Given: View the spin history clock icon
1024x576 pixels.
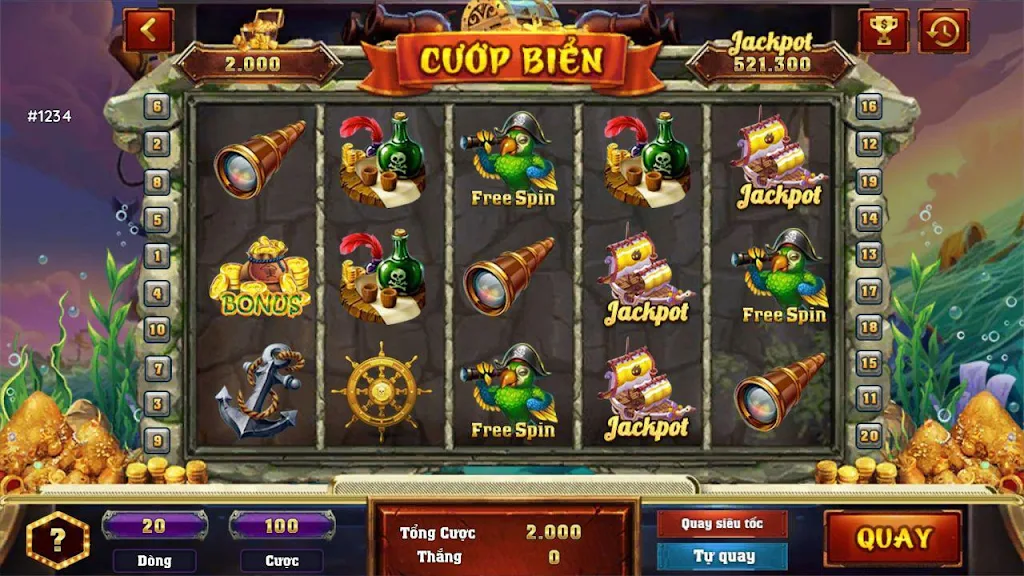Looking at the screenshot, I should [x=943, y=31].
